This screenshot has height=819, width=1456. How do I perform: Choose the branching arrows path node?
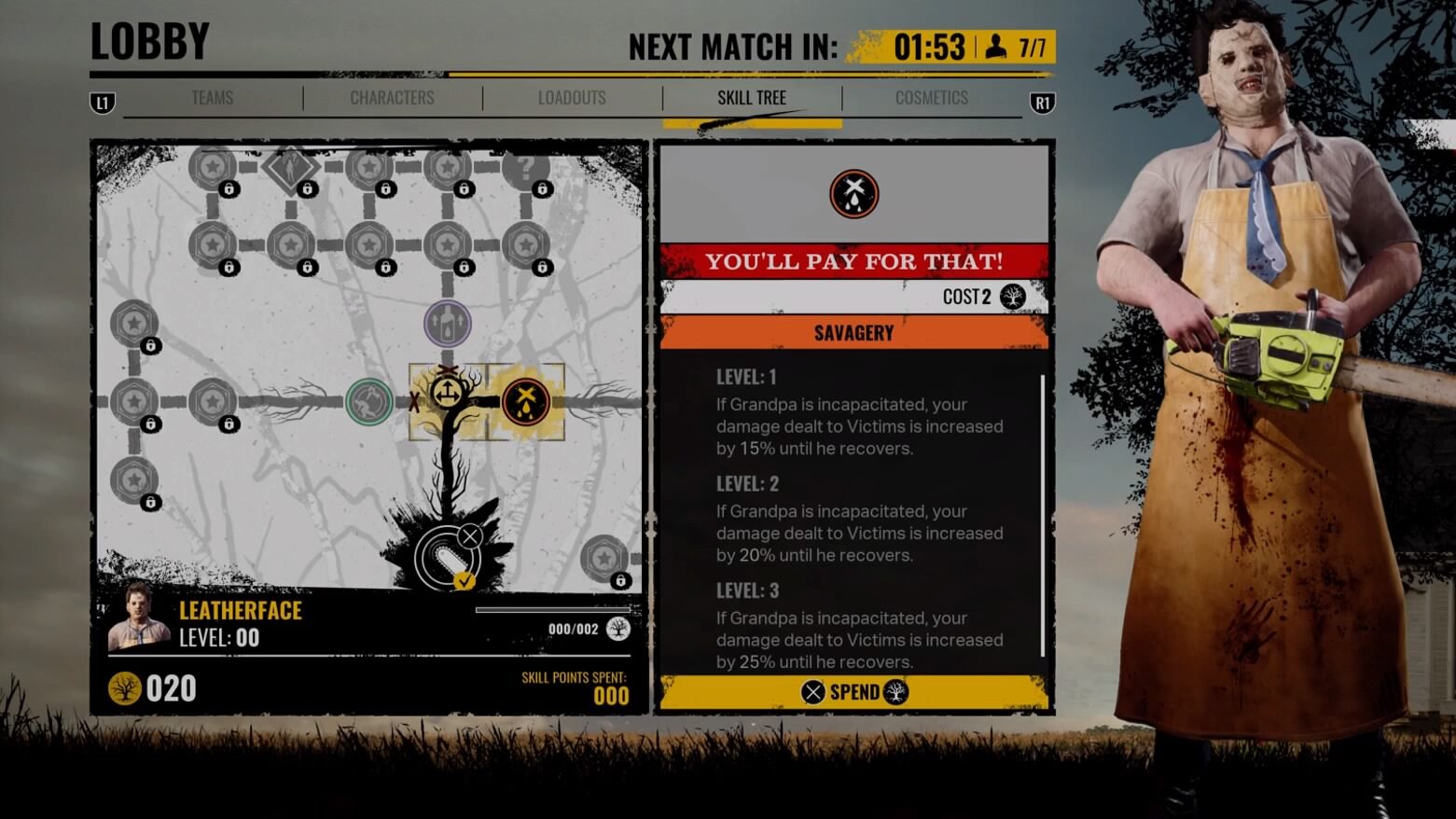(x=448, y=394)
